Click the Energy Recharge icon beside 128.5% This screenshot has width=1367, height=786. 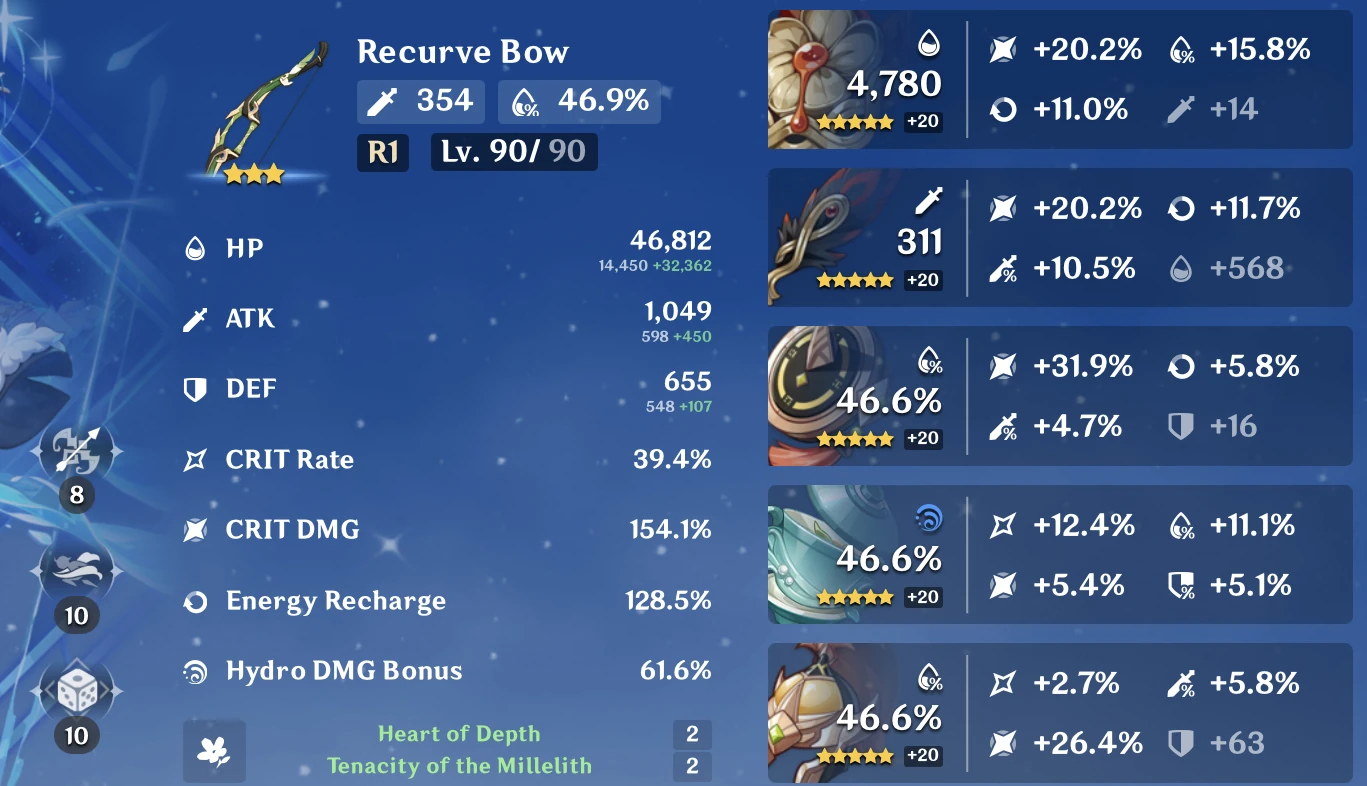coord(198,601)
